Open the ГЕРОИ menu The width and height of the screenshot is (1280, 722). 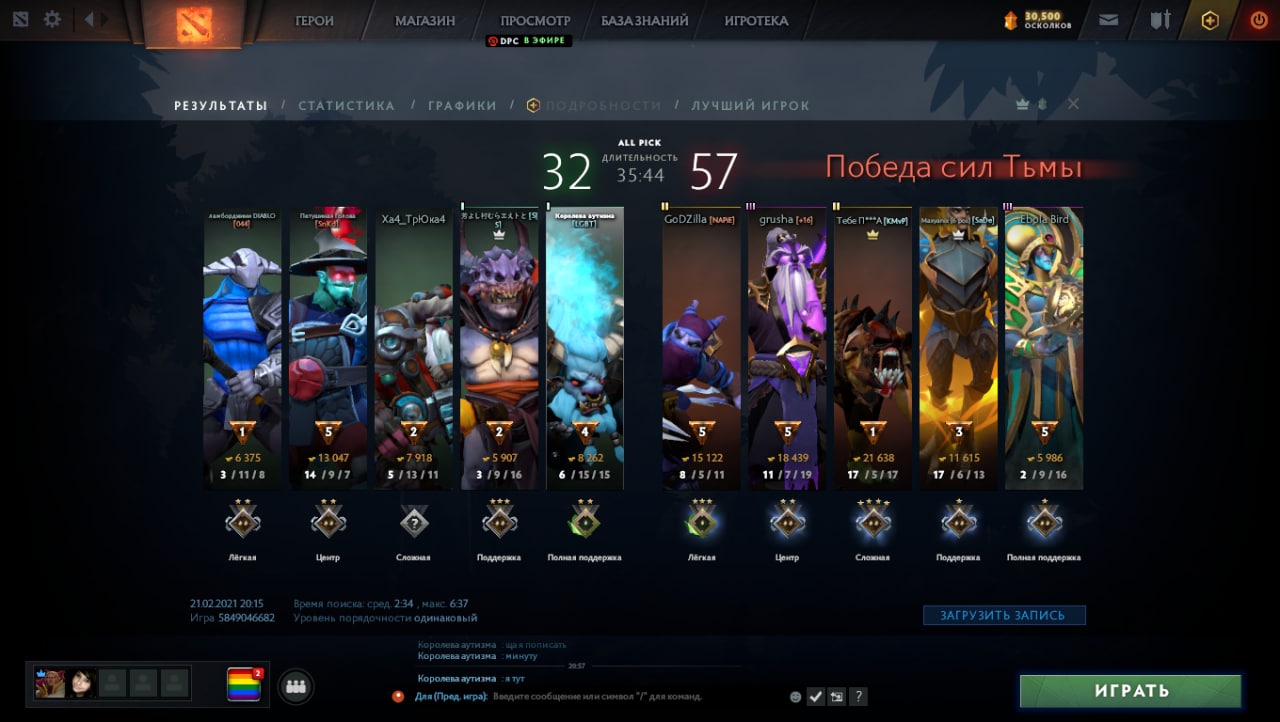314,20
